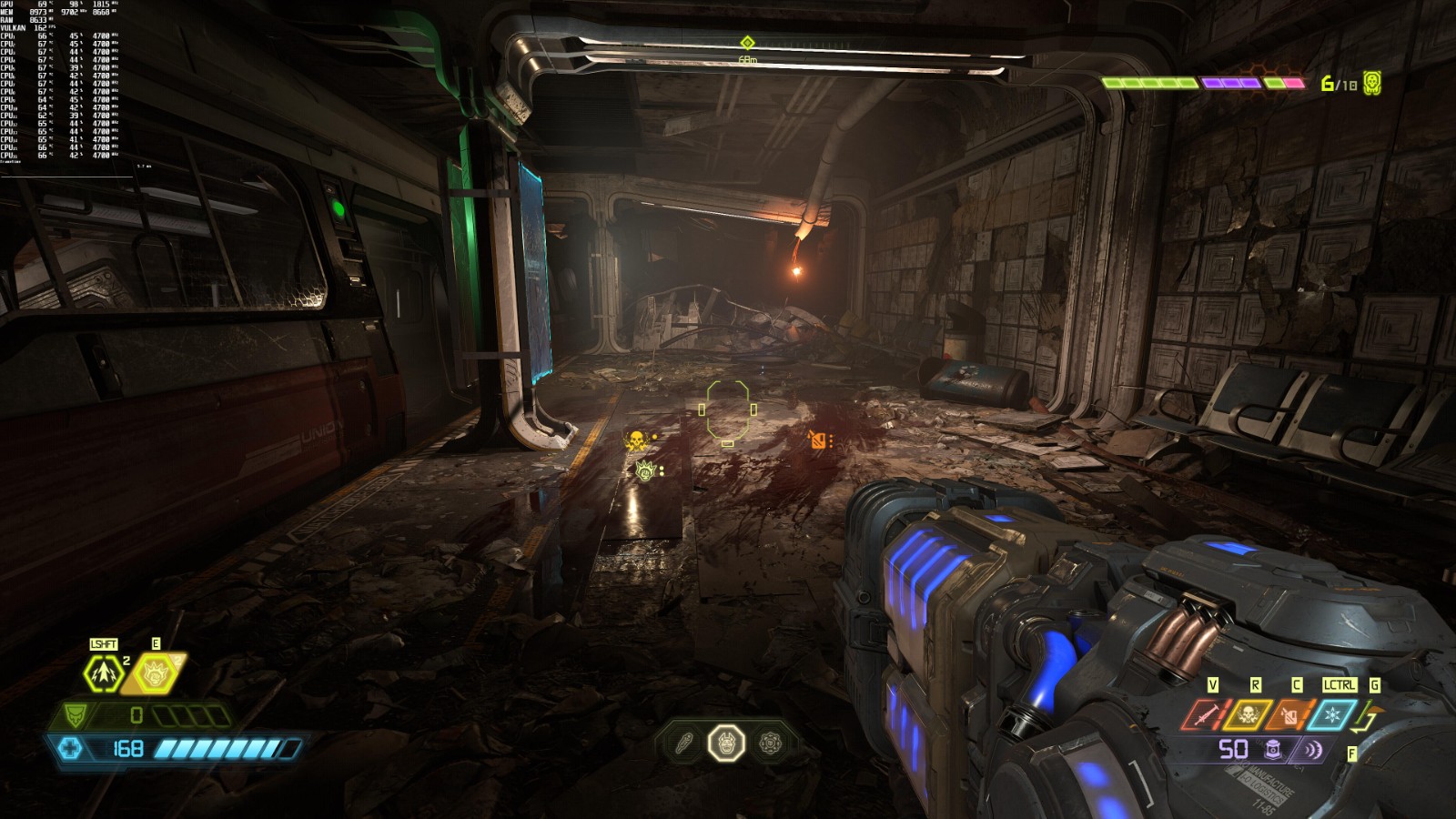Screen dimensions: 1456x819
Task: Select the blue health cross icon
Action: pyautogui.click(x=70, y=748)
